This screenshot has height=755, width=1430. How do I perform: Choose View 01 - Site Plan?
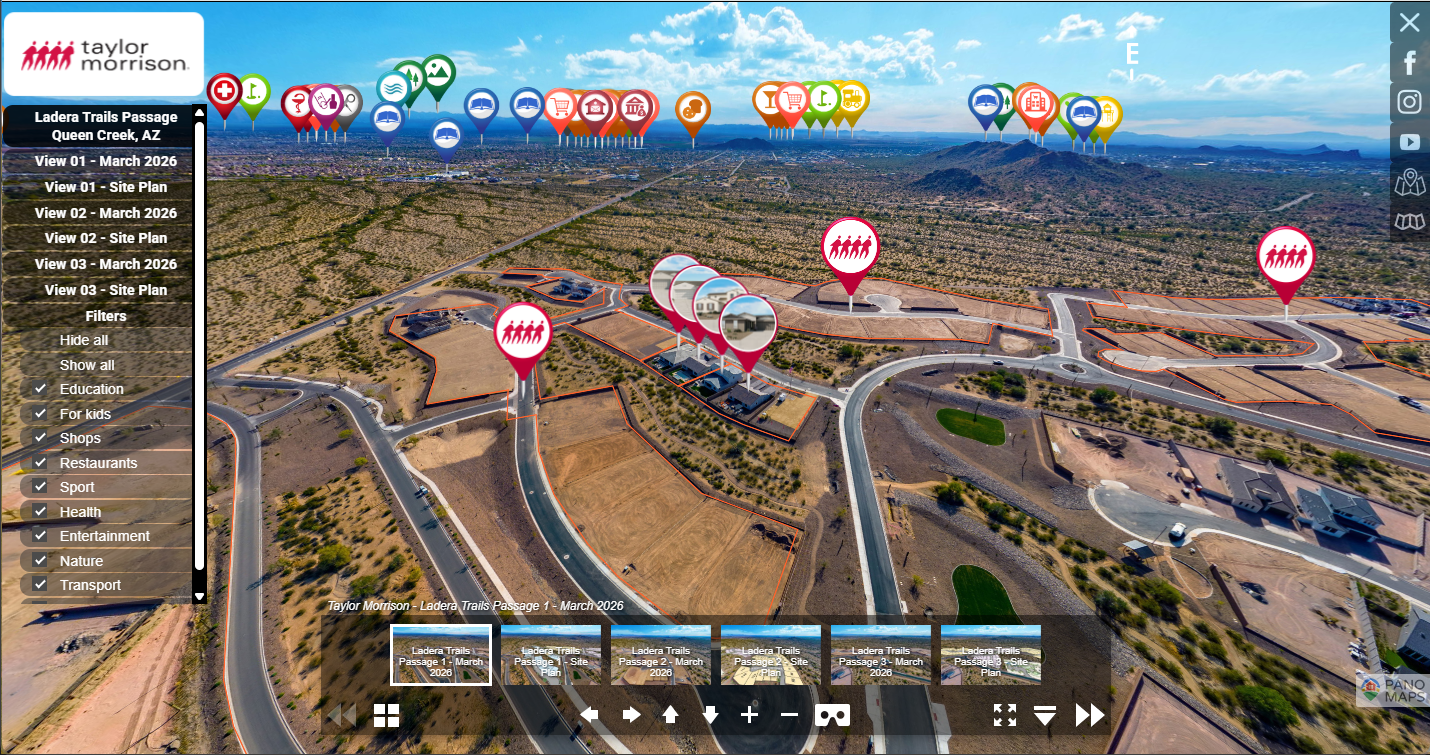(105, 187)
